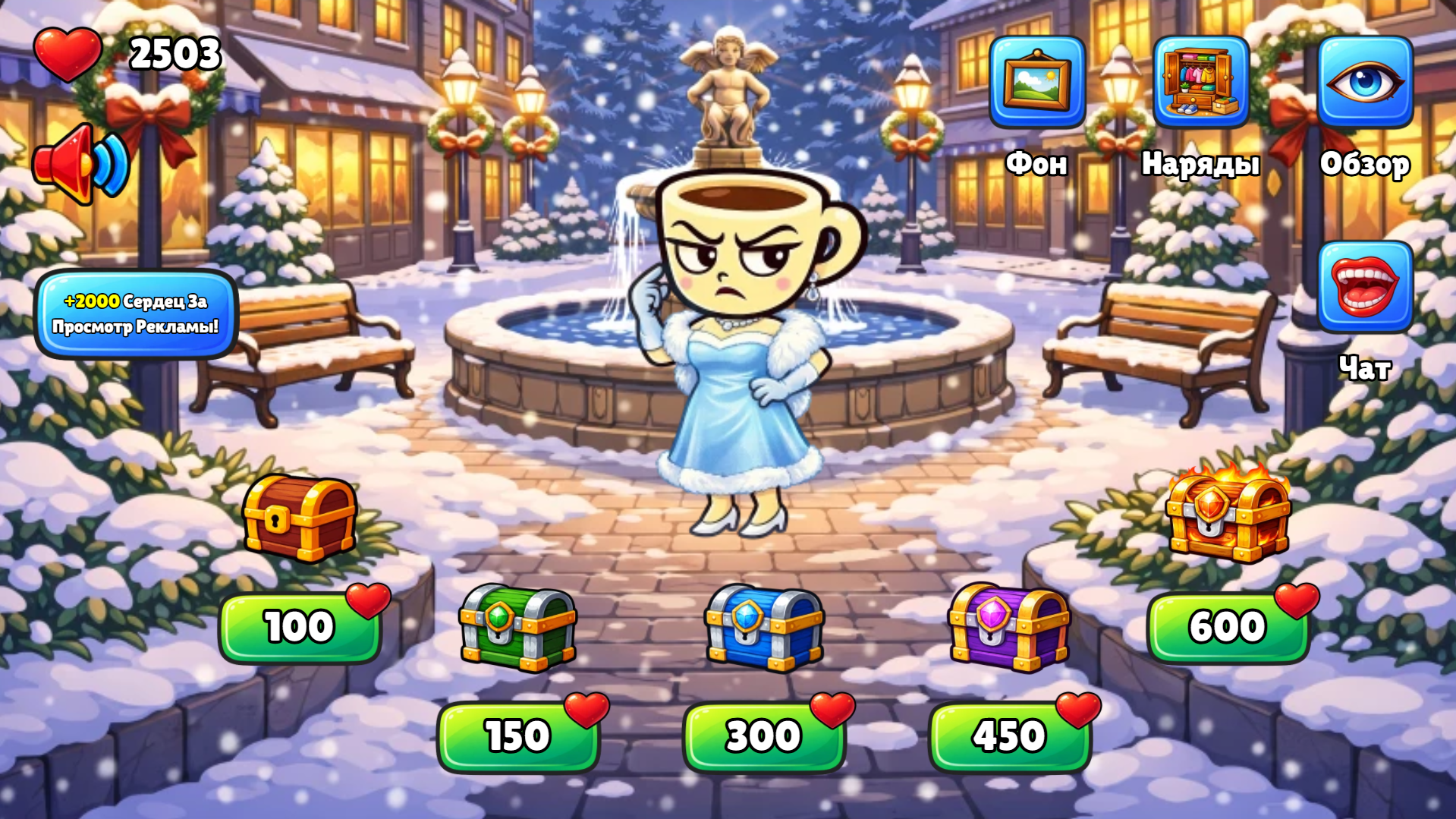Purchase the 150 hearts chest
This screenshot has width=1456, height=819.
click(x=519, y=735)
